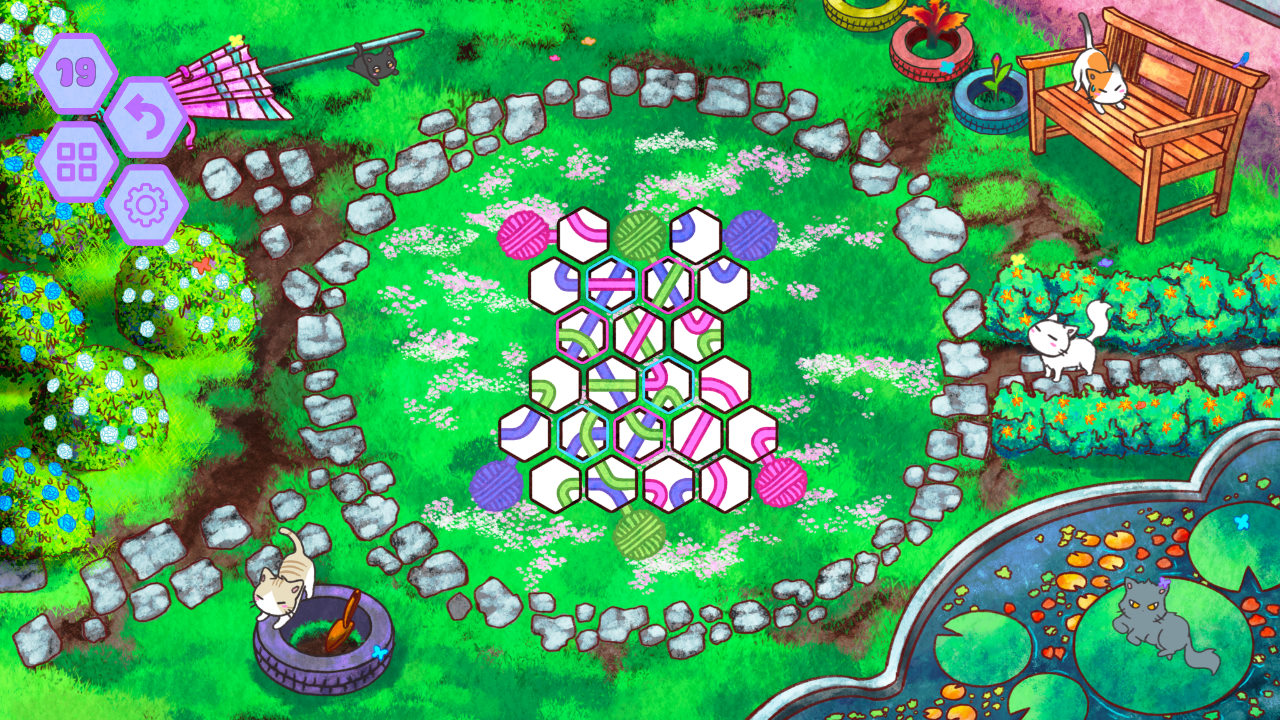Screen dimensions: 1280x720
Task: Select the purple yarn ball at top right
Action: [x=752, y=235]
